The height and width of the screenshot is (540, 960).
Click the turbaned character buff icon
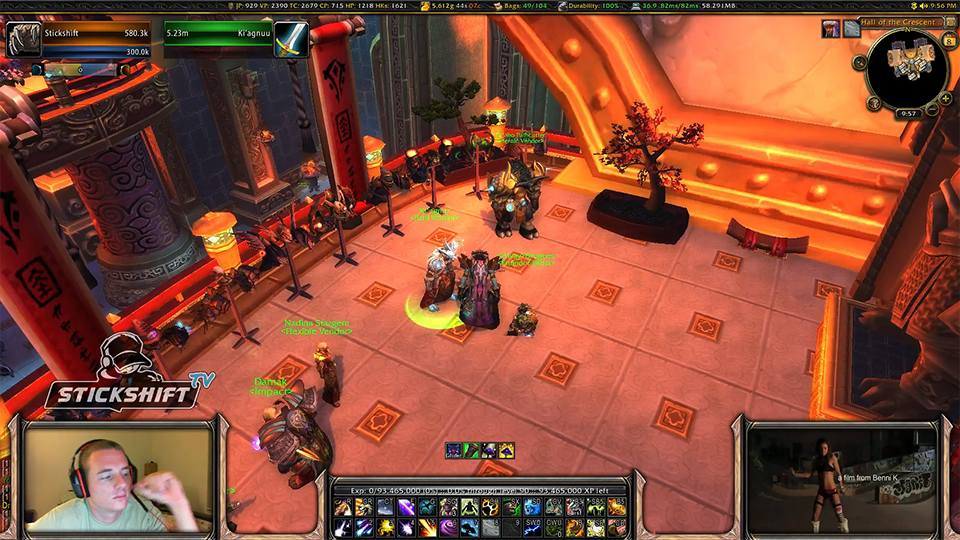pyautogui.click(x=830, y=29)
